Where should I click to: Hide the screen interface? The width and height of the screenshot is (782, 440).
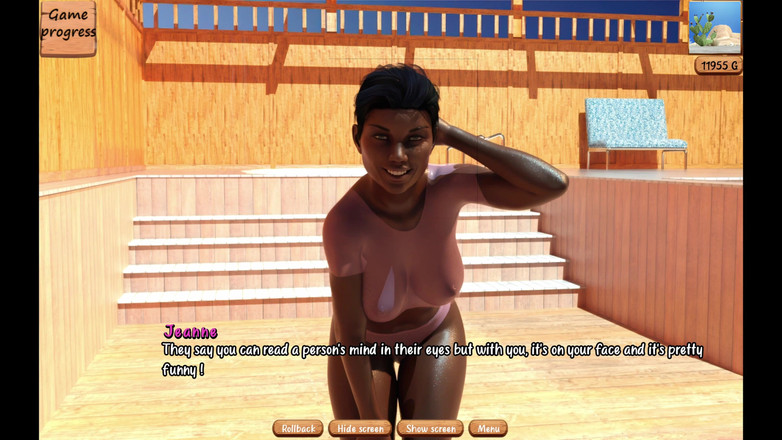pyautogui.click(x=360, y=428)
